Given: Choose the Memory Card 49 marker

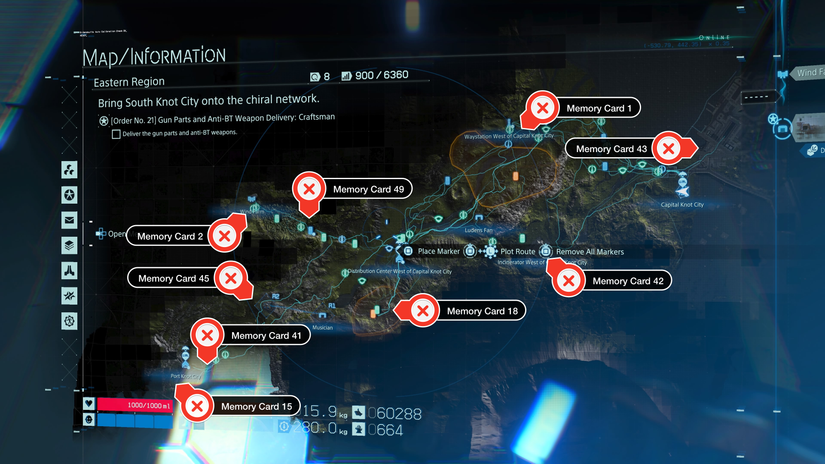Looking at the screenshot, I should (309, 188).
